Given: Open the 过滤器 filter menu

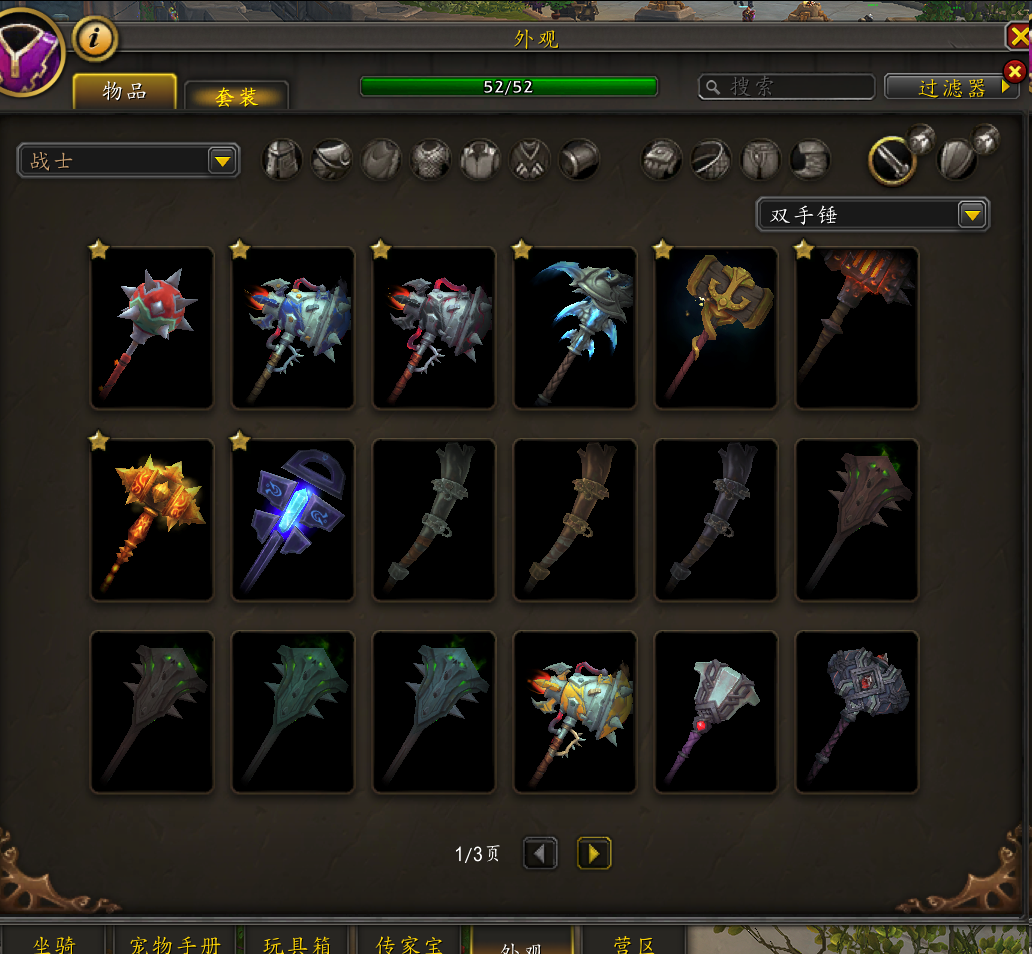Looking at the screenshot, I should click(951, 88).
